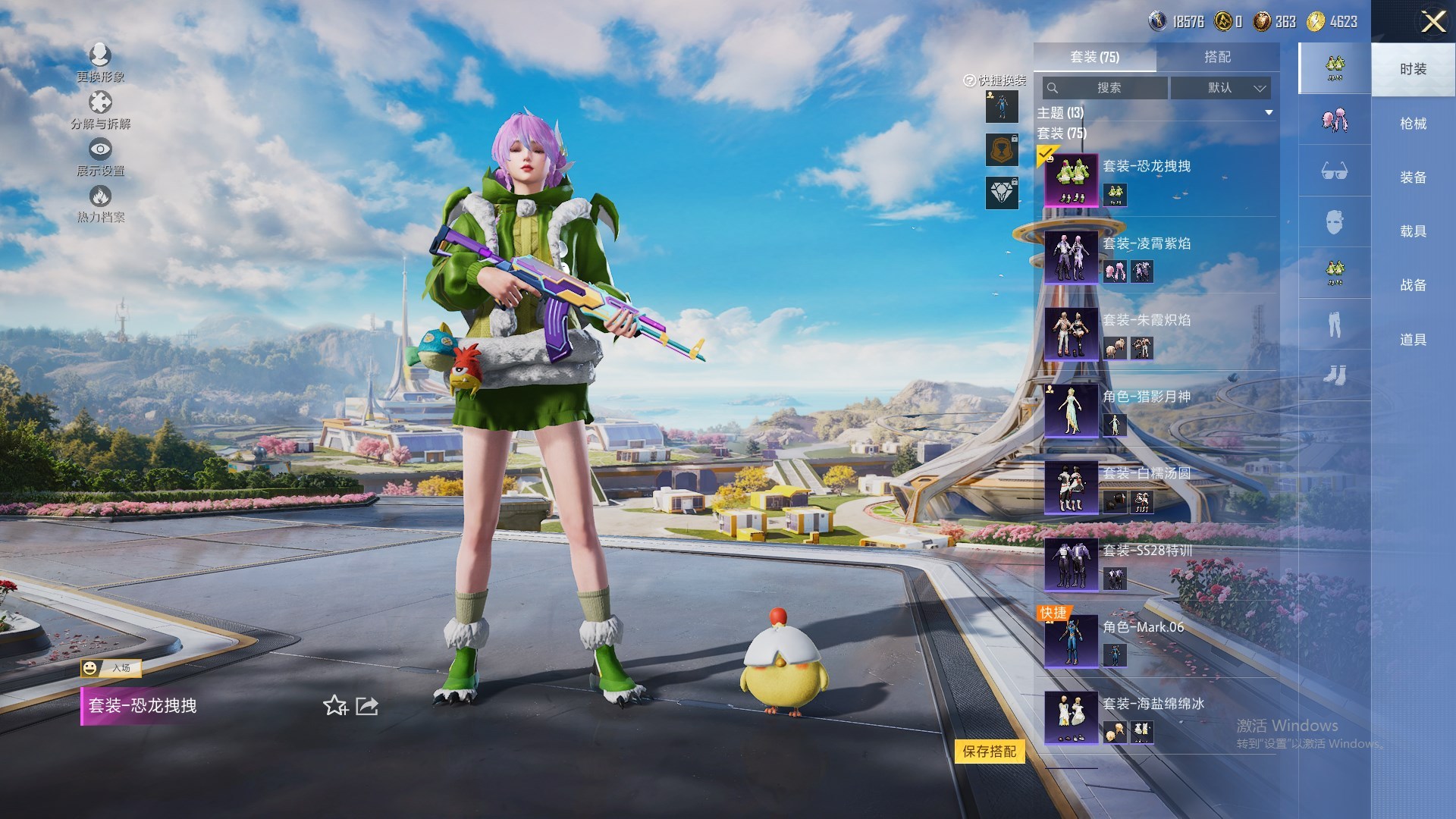Open the 枪械 firearms category
Image resolution: width=1456 pixels, height=819 pixels.
(1413, 124)
